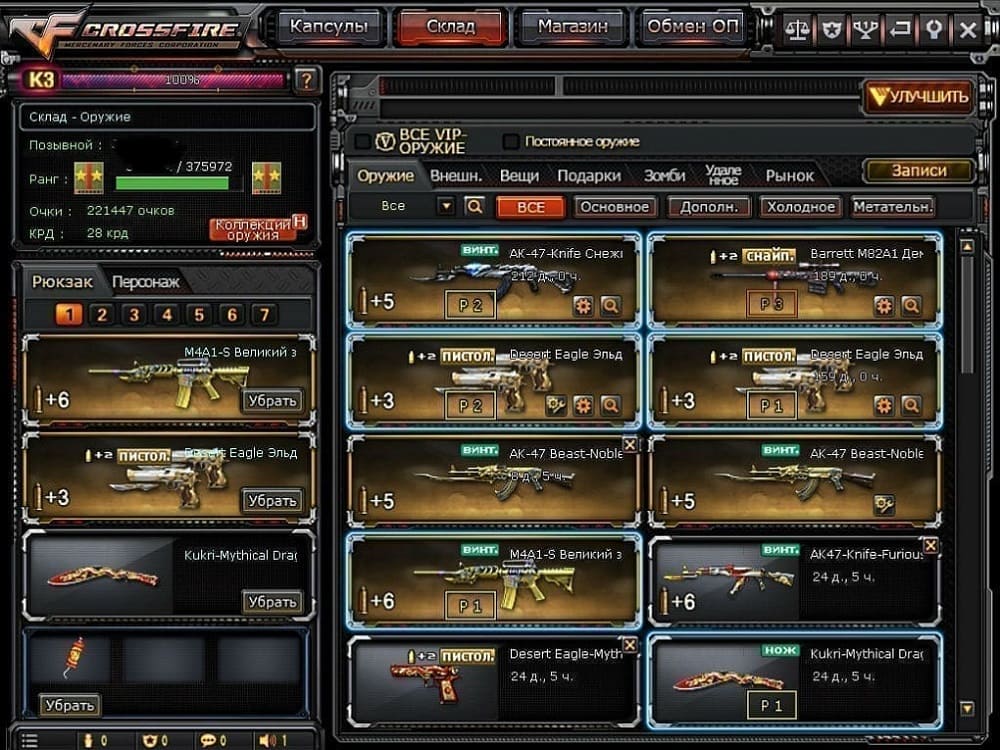
Task: Toggle the ВСЕ VIP-ОРУЖИЕ checkbox
Action: pos(386,142)
